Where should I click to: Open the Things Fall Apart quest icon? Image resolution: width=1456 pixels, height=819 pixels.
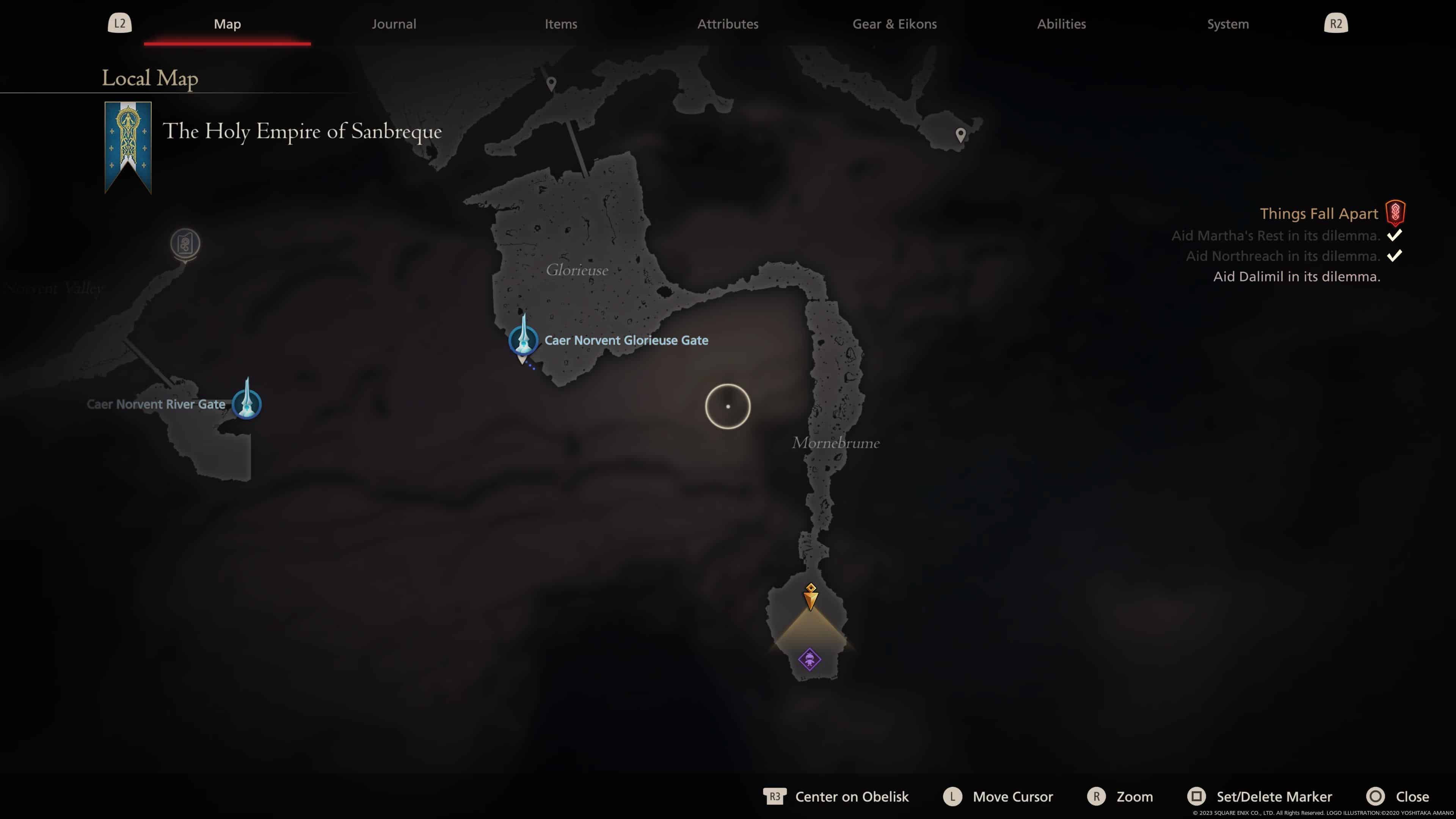[1395, 213]
